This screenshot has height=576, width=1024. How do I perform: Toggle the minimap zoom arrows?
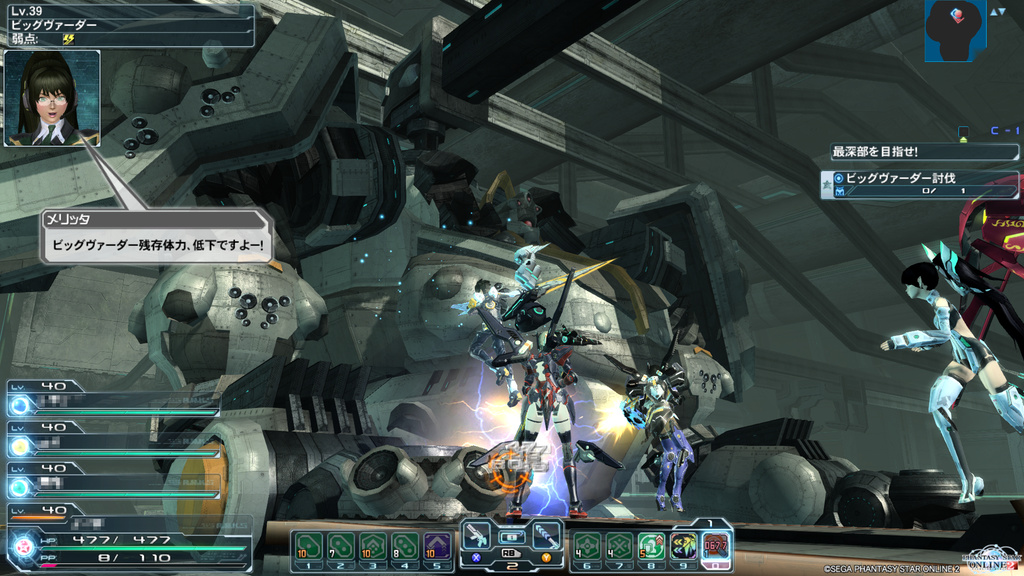(998, 12)
